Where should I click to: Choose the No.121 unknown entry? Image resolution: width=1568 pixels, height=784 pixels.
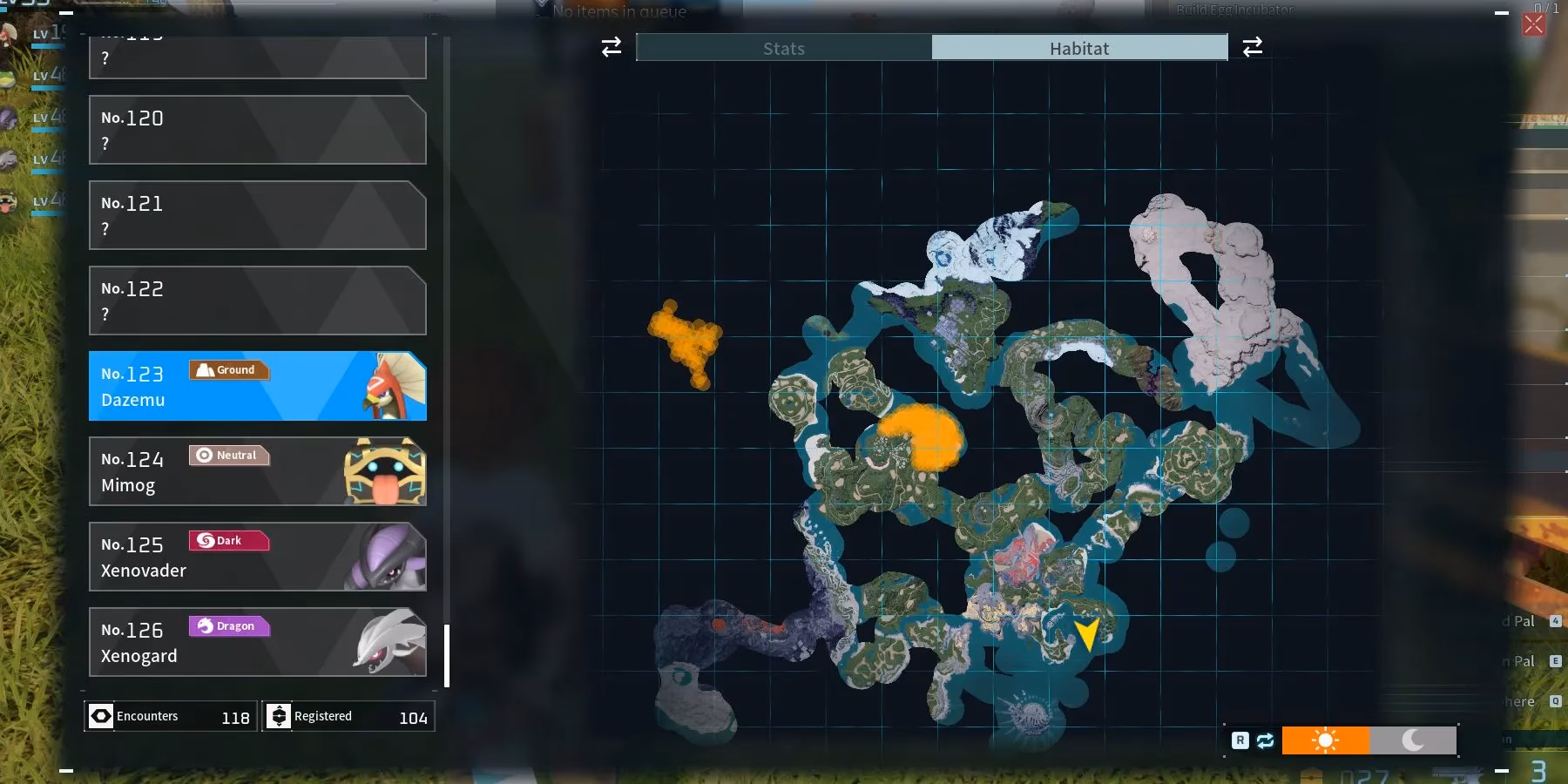[x=257, y=215]
